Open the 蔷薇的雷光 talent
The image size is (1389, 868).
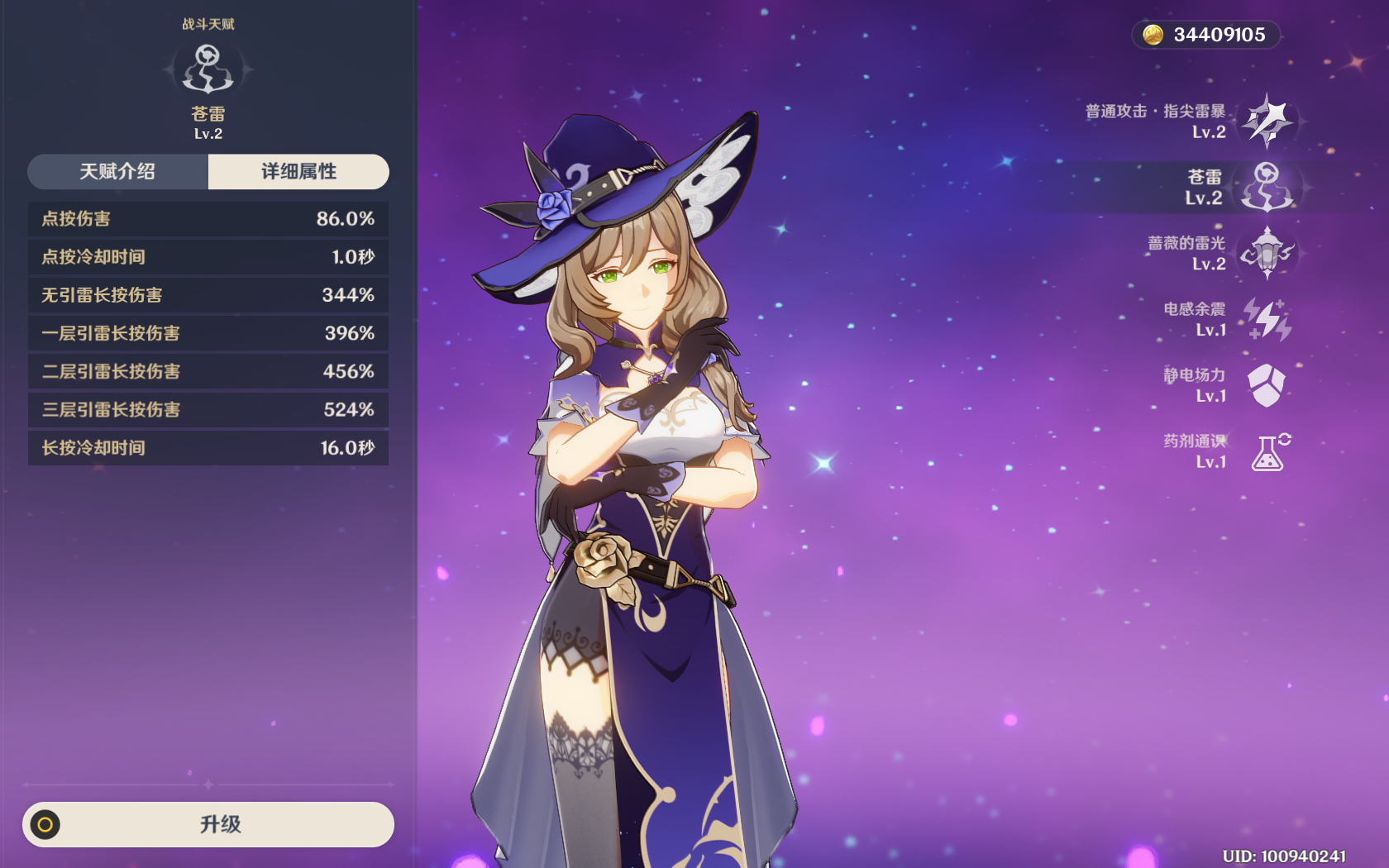(1267, 253)
